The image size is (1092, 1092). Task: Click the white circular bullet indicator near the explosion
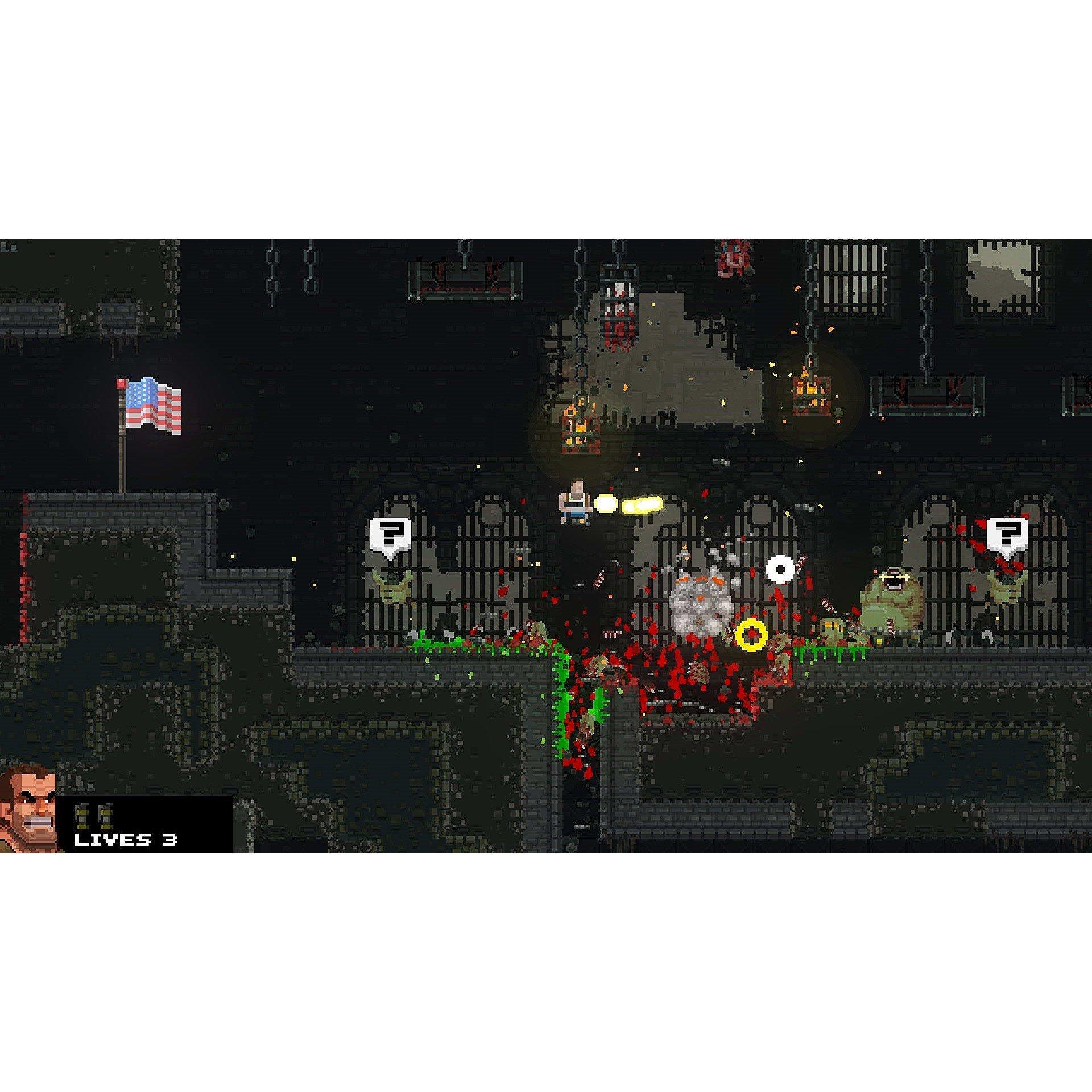point(781,568)
